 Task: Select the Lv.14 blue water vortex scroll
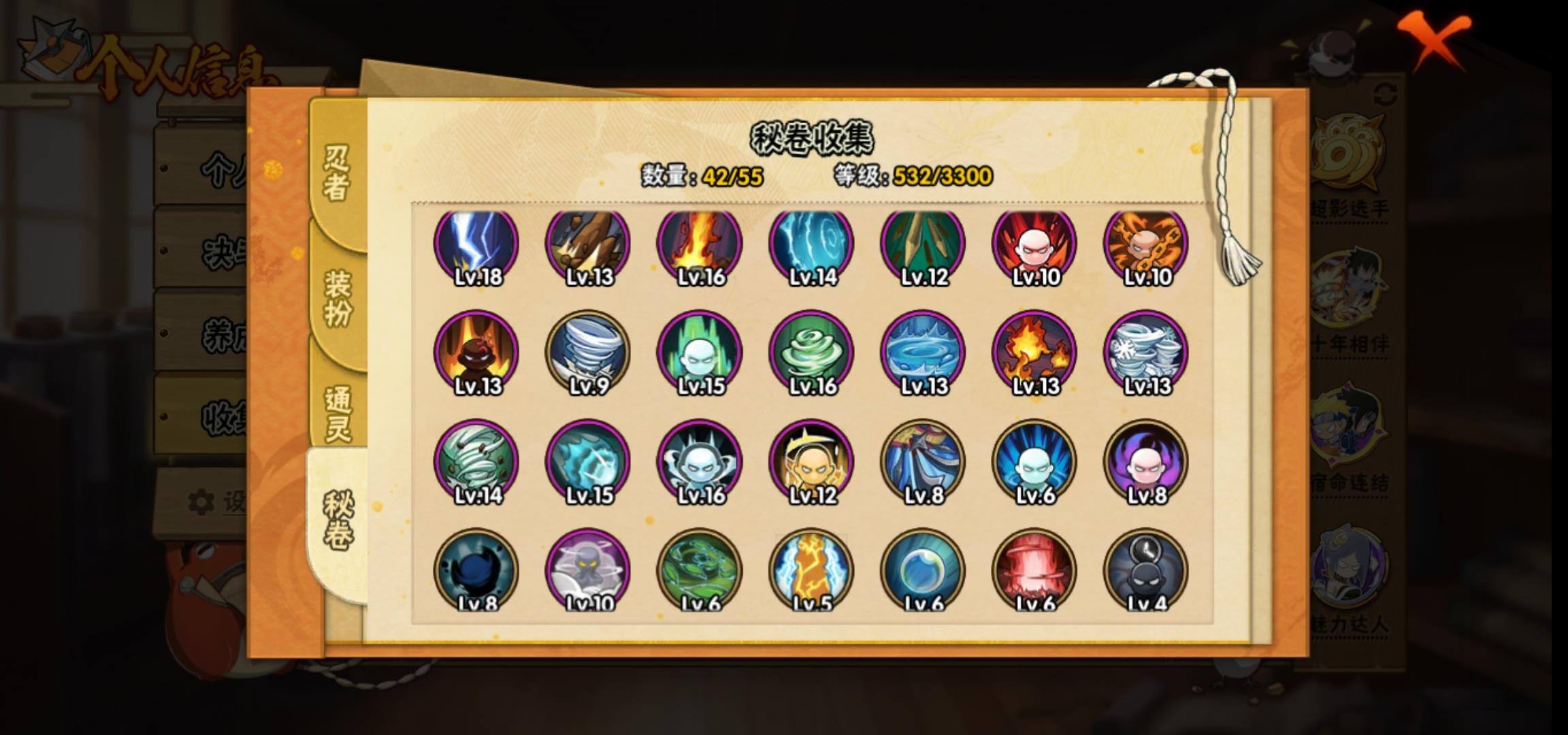811,245
